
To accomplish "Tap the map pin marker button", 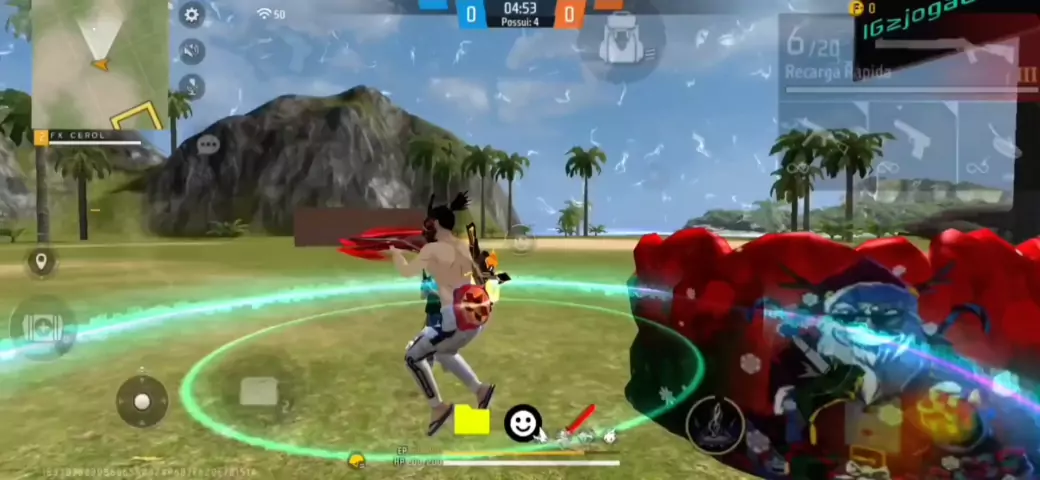I will pyautogui.click(x=41, y=263).
